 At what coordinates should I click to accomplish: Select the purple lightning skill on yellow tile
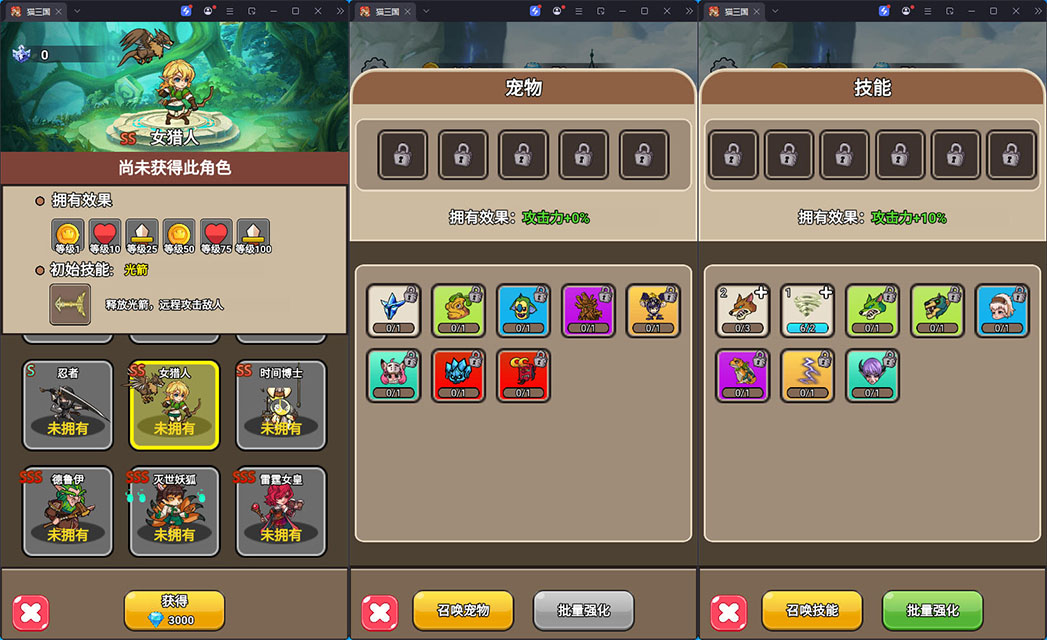(807, 375)
